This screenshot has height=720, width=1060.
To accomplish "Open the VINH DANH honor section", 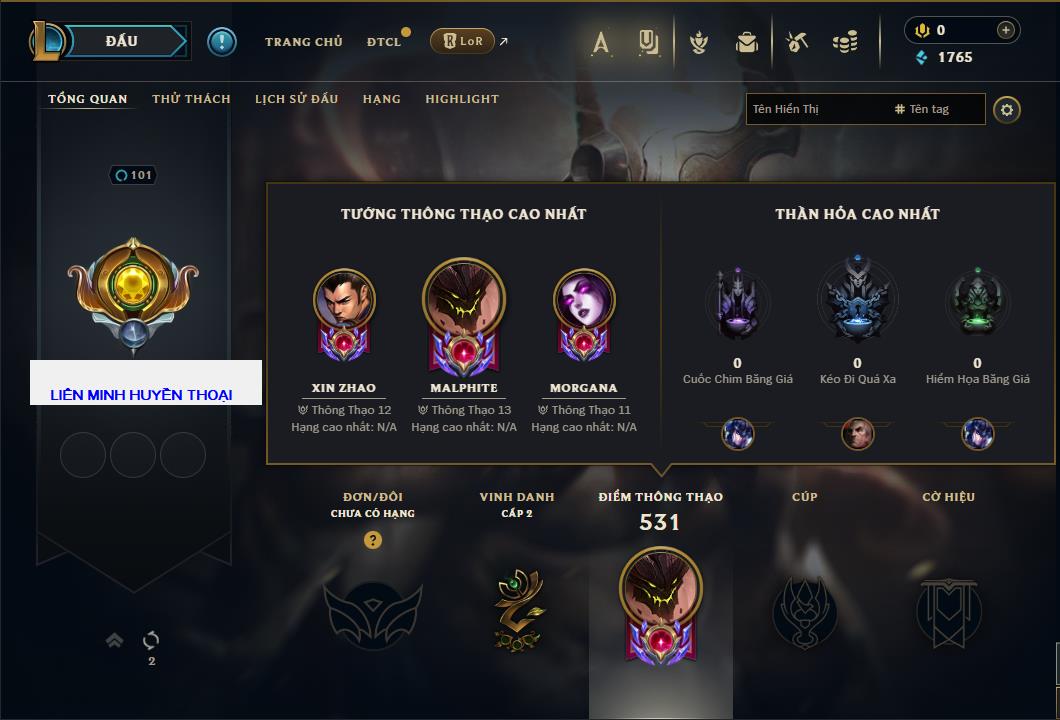I will pos(517,605).
